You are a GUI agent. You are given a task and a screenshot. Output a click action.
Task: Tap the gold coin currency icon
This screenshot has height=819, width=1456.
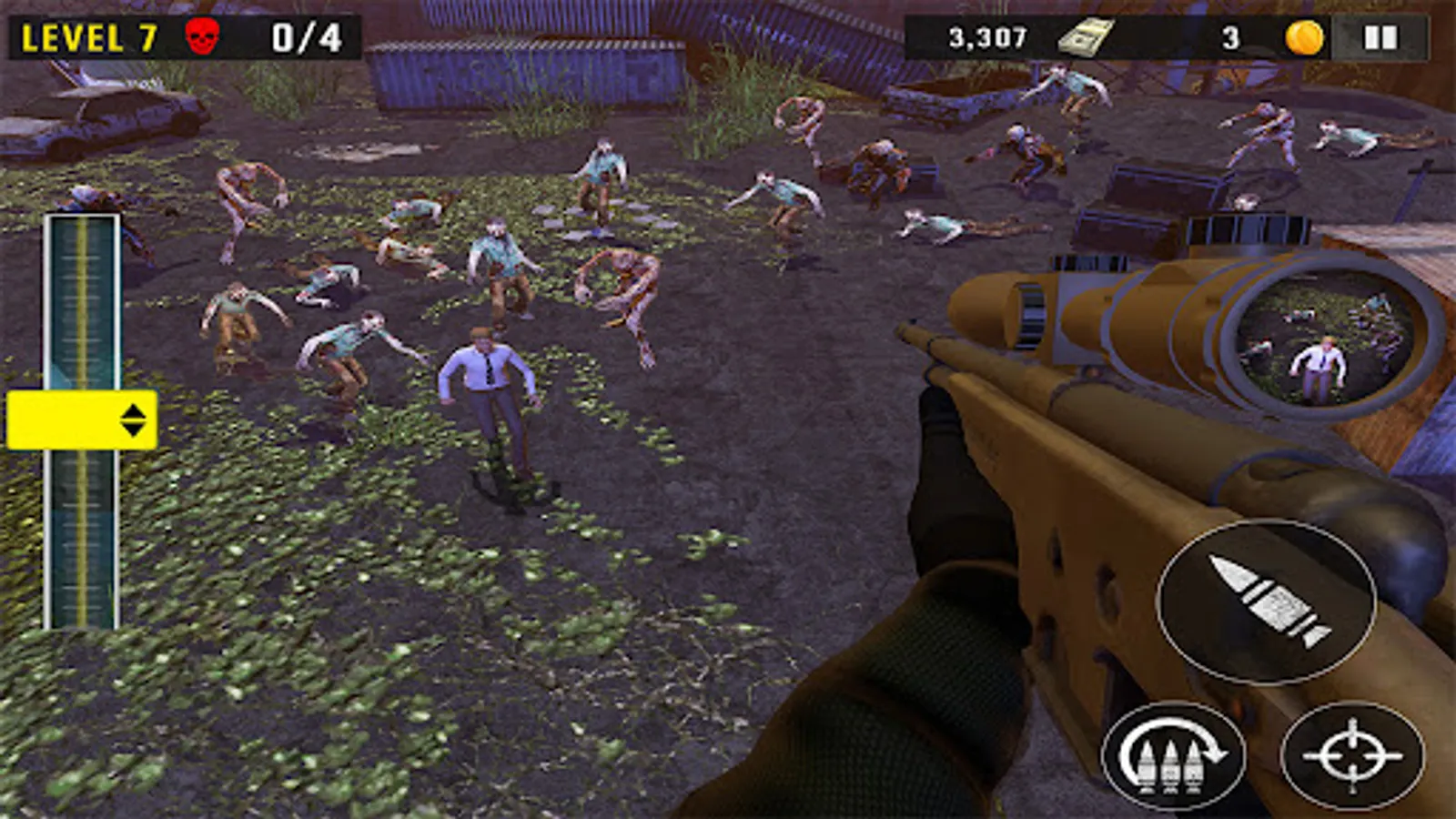(x=1301, y=35)
